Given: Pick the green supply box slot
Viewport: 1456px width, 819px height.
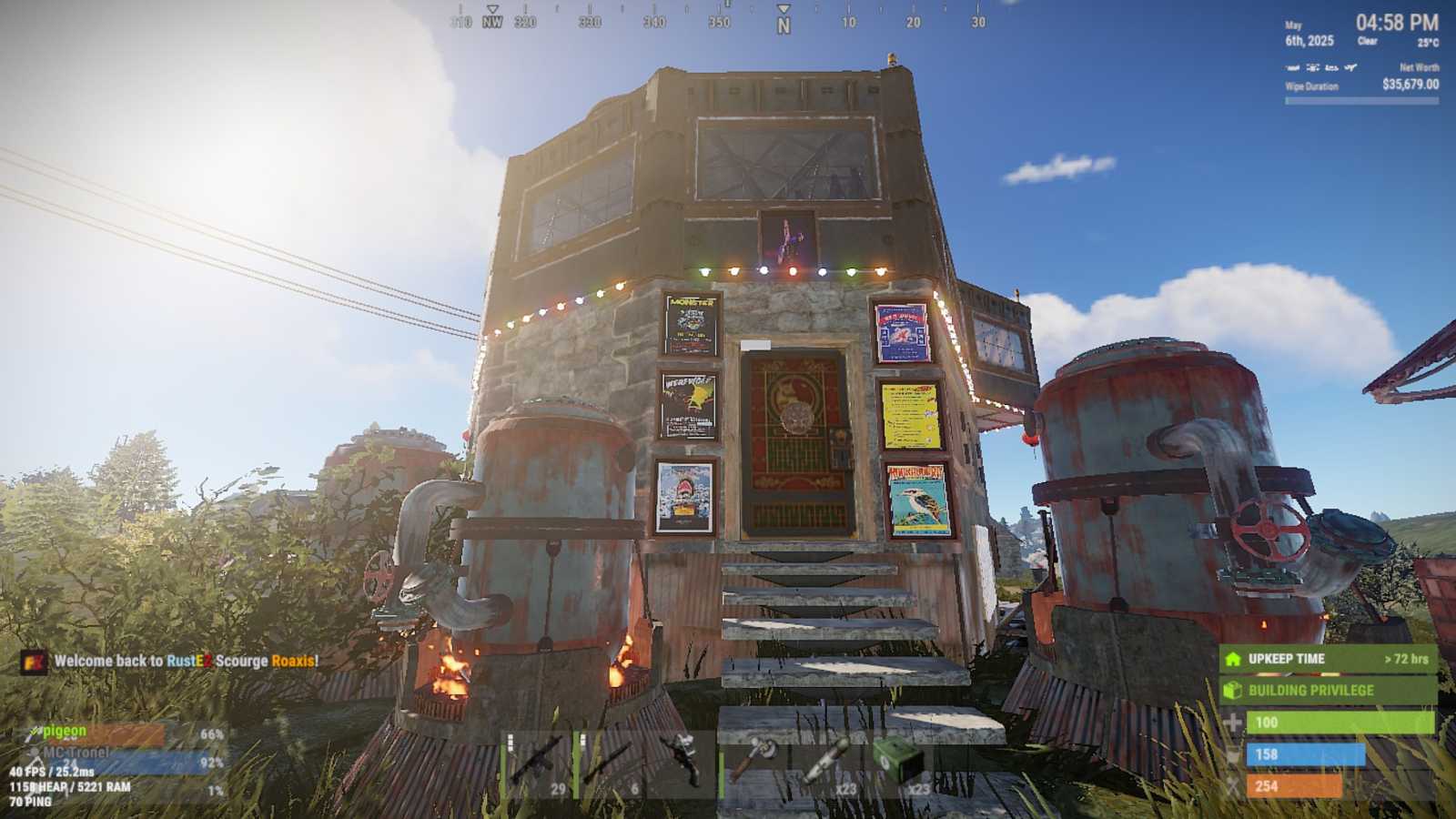Looking at the screenshot, I should (x=899, y=763).
